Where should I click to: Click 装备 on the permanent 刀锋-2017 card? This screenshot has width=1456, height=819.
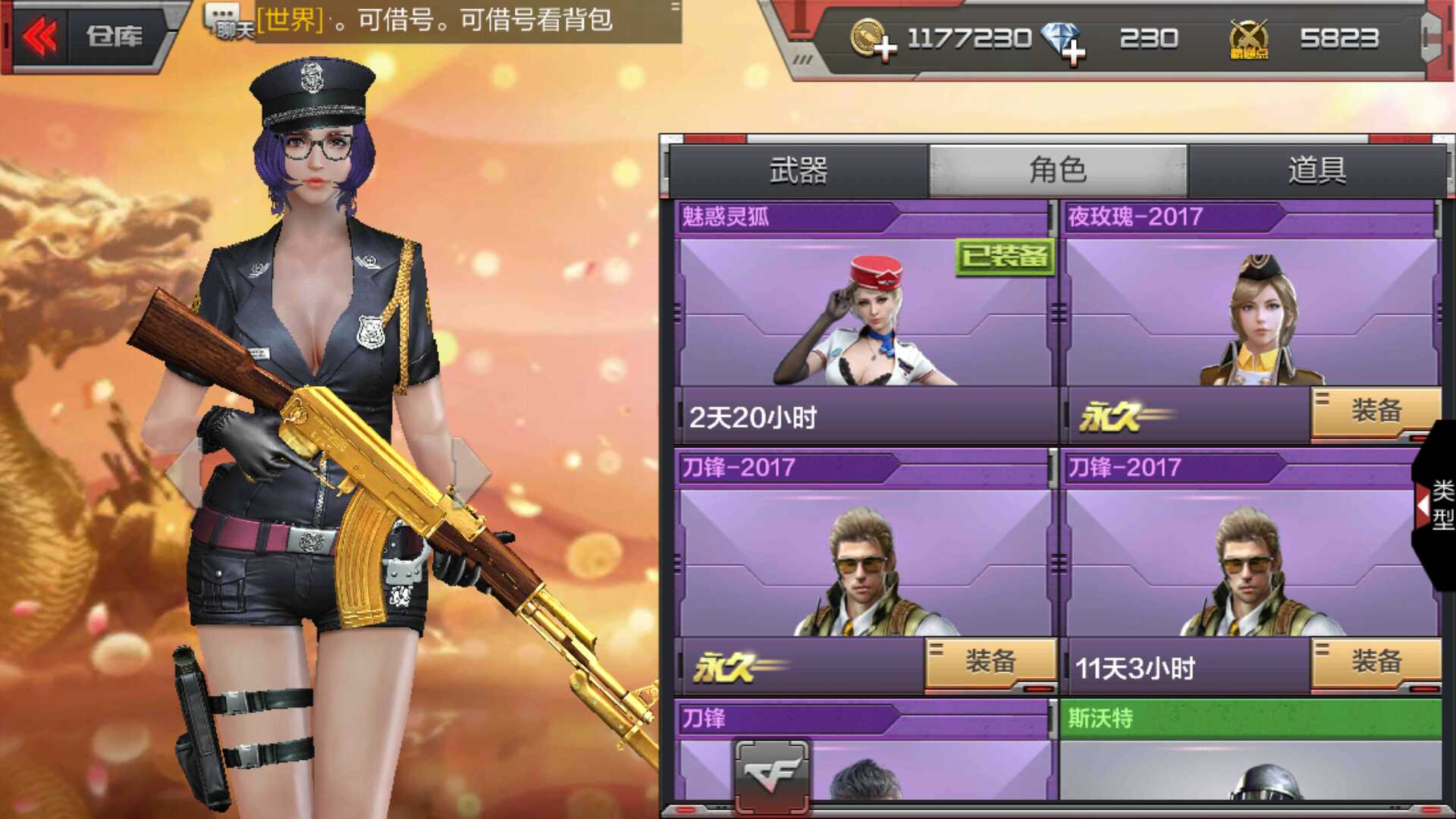click(x=990, y=660)
